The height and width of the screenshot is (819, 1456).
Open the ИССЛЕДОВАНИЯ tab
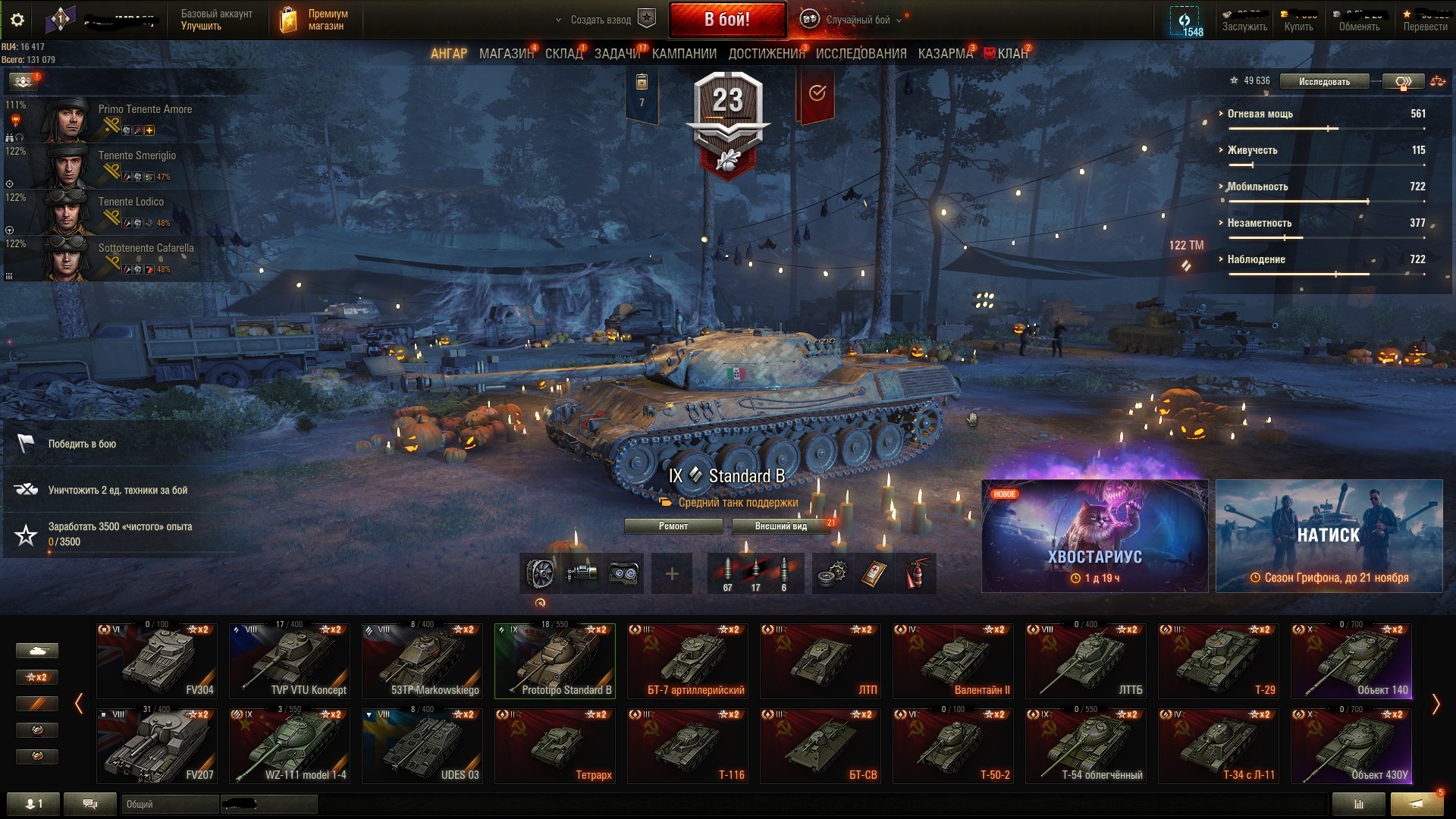pyautogui.click(x=861, y=54)
